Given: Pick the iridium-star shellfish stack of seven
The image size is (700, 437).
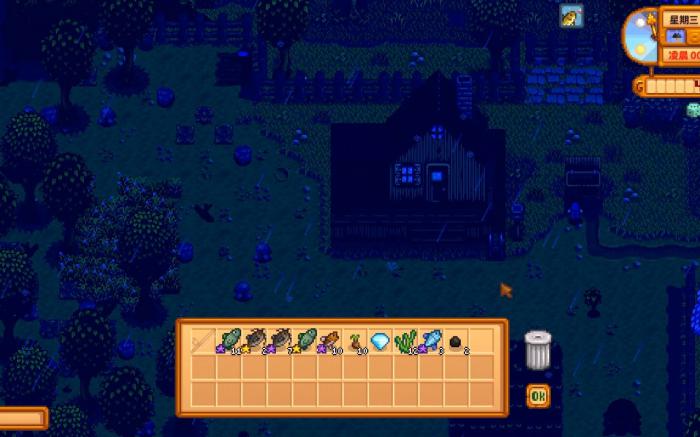Looking at the screenshot, I should (279, 341).
